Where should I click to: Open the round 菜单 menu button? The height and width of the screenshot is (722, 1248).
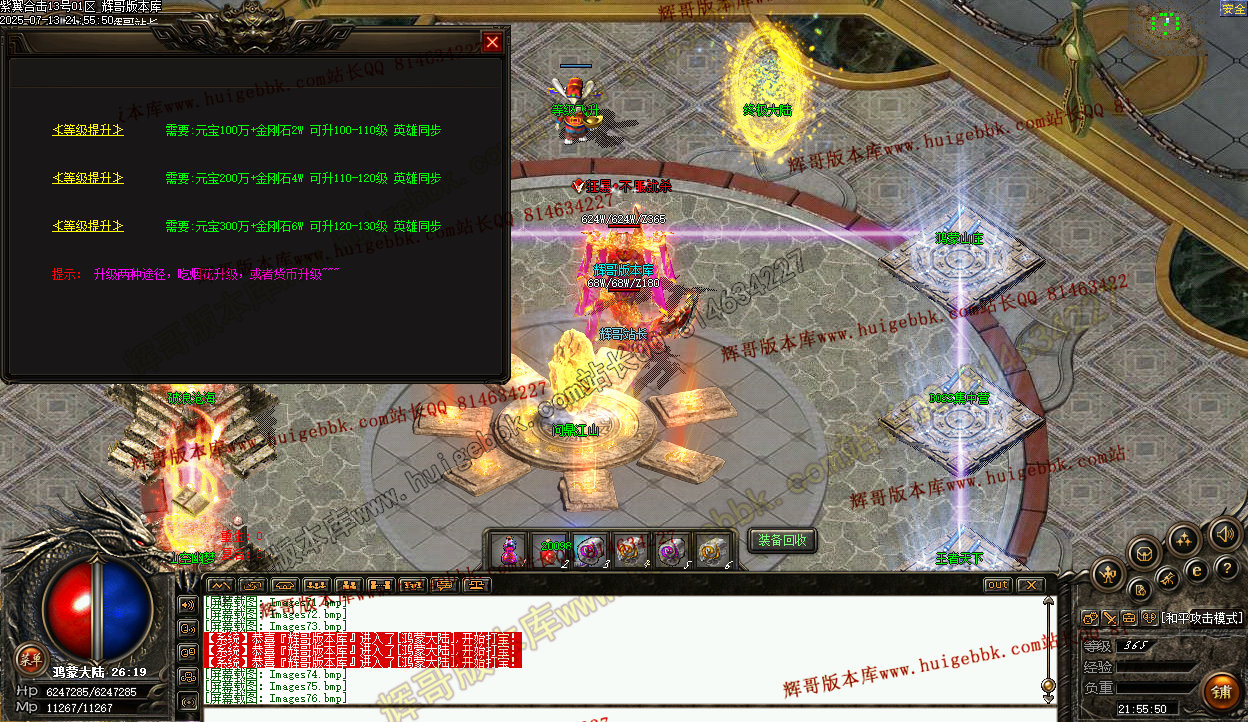click(x=31, y=657)
